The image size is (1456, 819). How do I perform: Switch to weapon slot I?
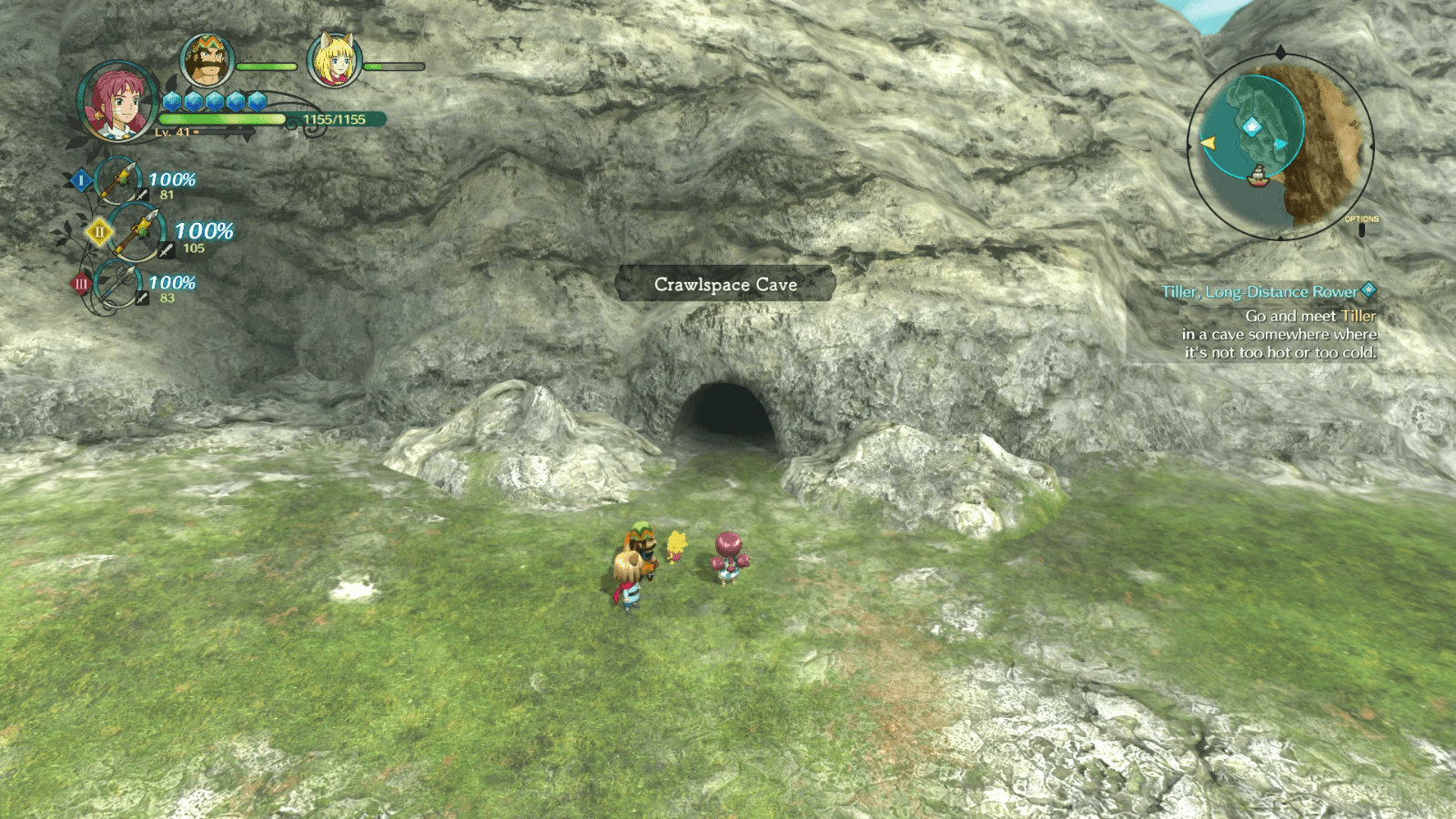tap(80, 180)
